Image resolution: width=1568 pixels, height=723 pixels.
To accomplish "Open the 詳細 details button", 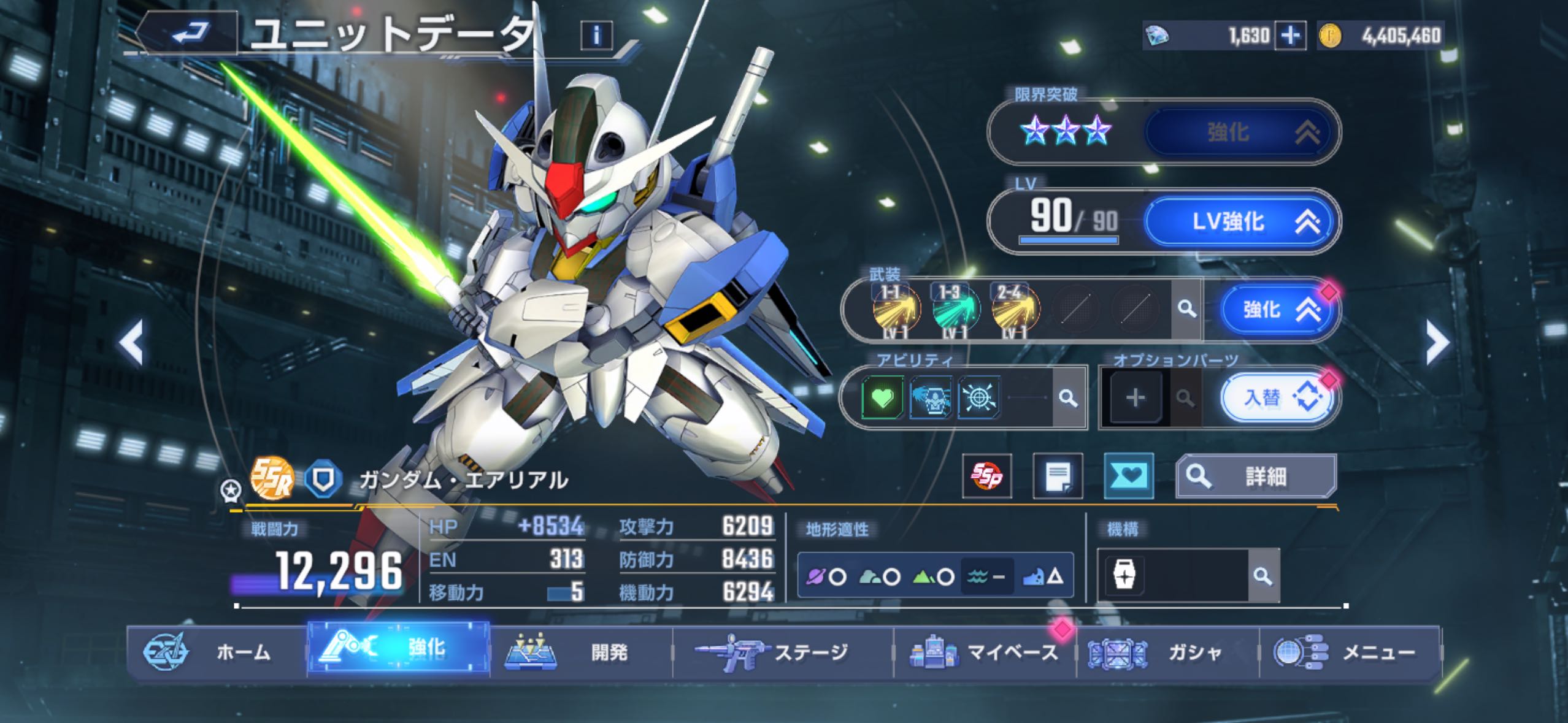I will point(1255,476).
